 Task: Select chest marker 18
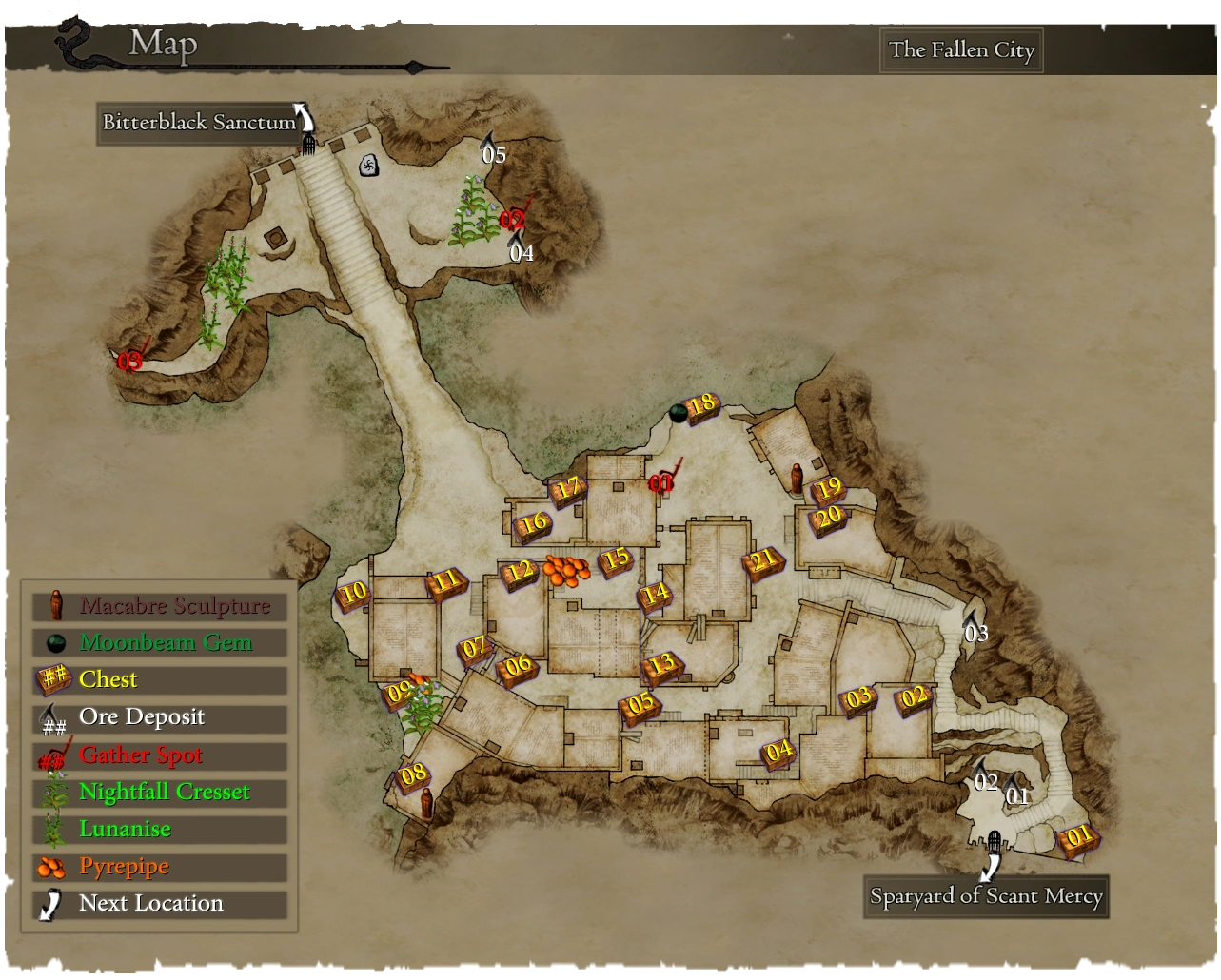[702, 406]
